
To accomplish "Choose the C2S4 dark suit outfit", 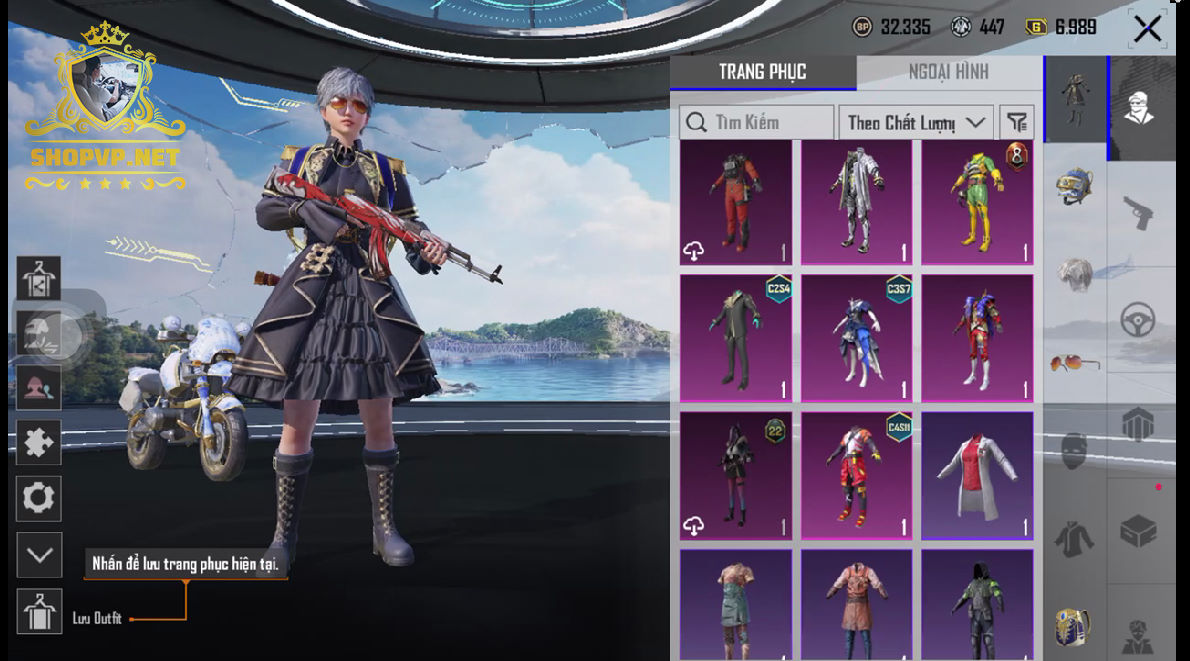I will [736, 338].
